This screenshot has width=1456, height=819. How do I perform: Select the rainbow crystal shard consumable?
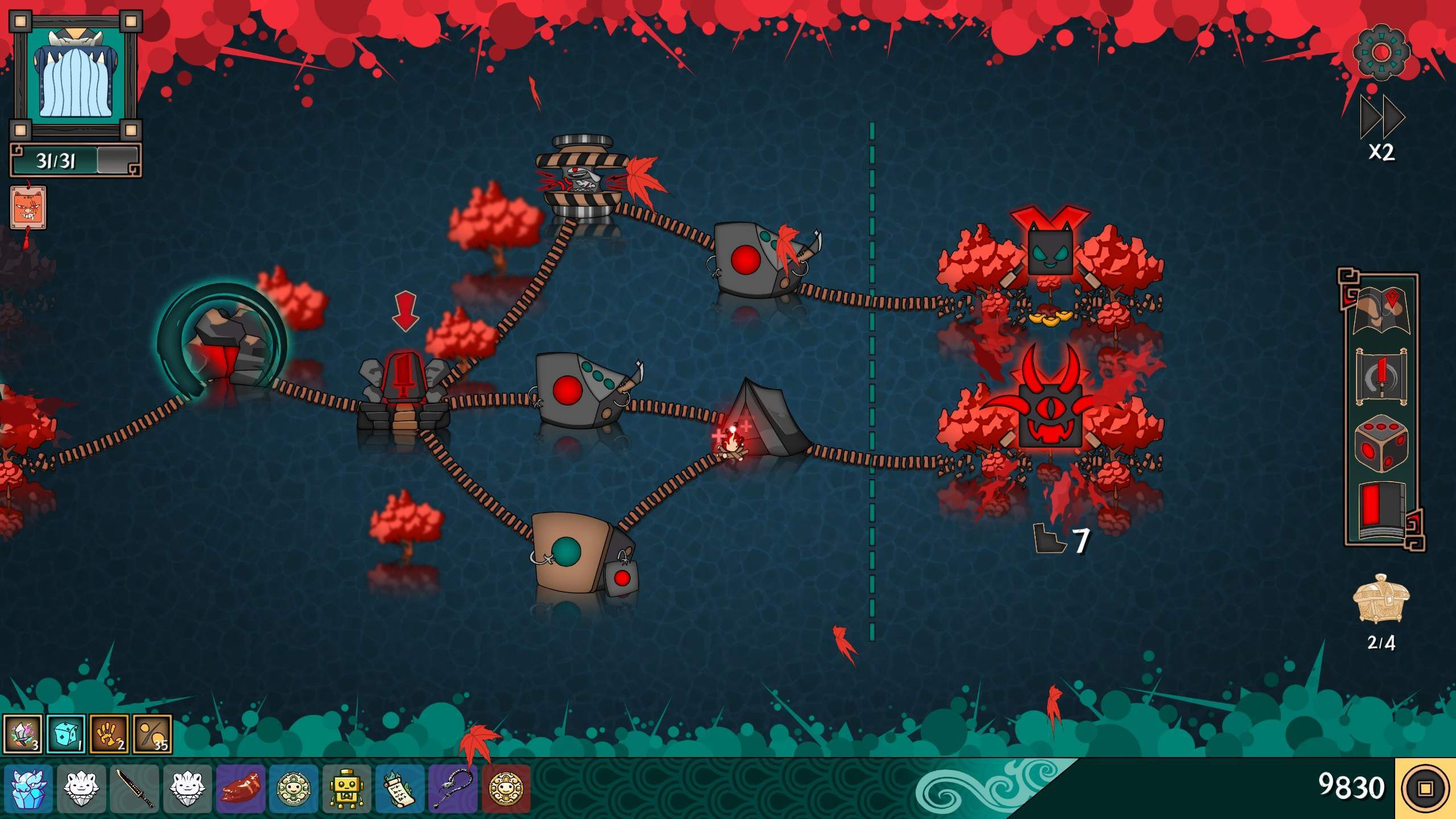(23, 734)
